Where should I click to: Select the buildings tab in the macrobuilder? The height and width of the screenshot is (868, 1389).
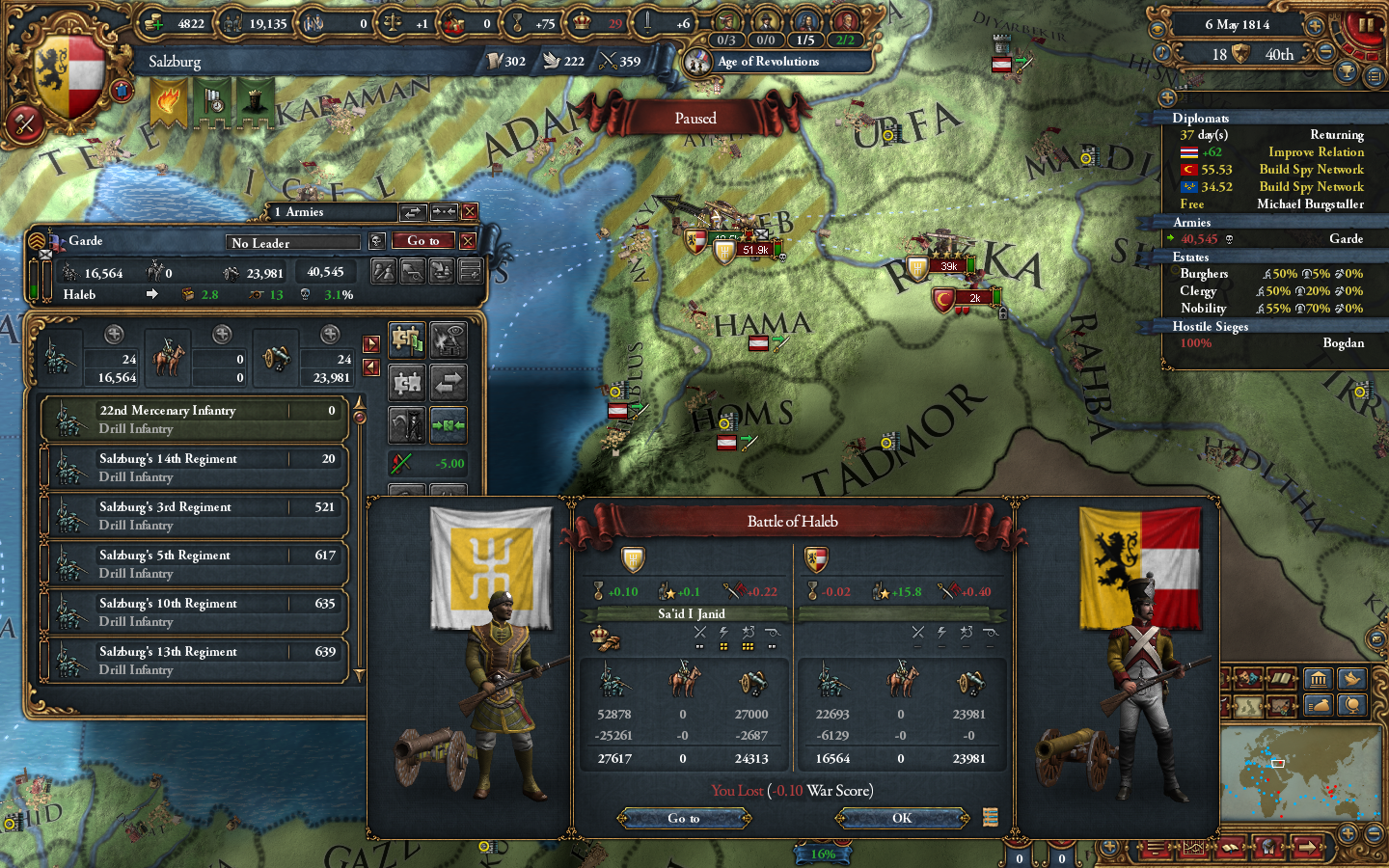pos(1319,678)
